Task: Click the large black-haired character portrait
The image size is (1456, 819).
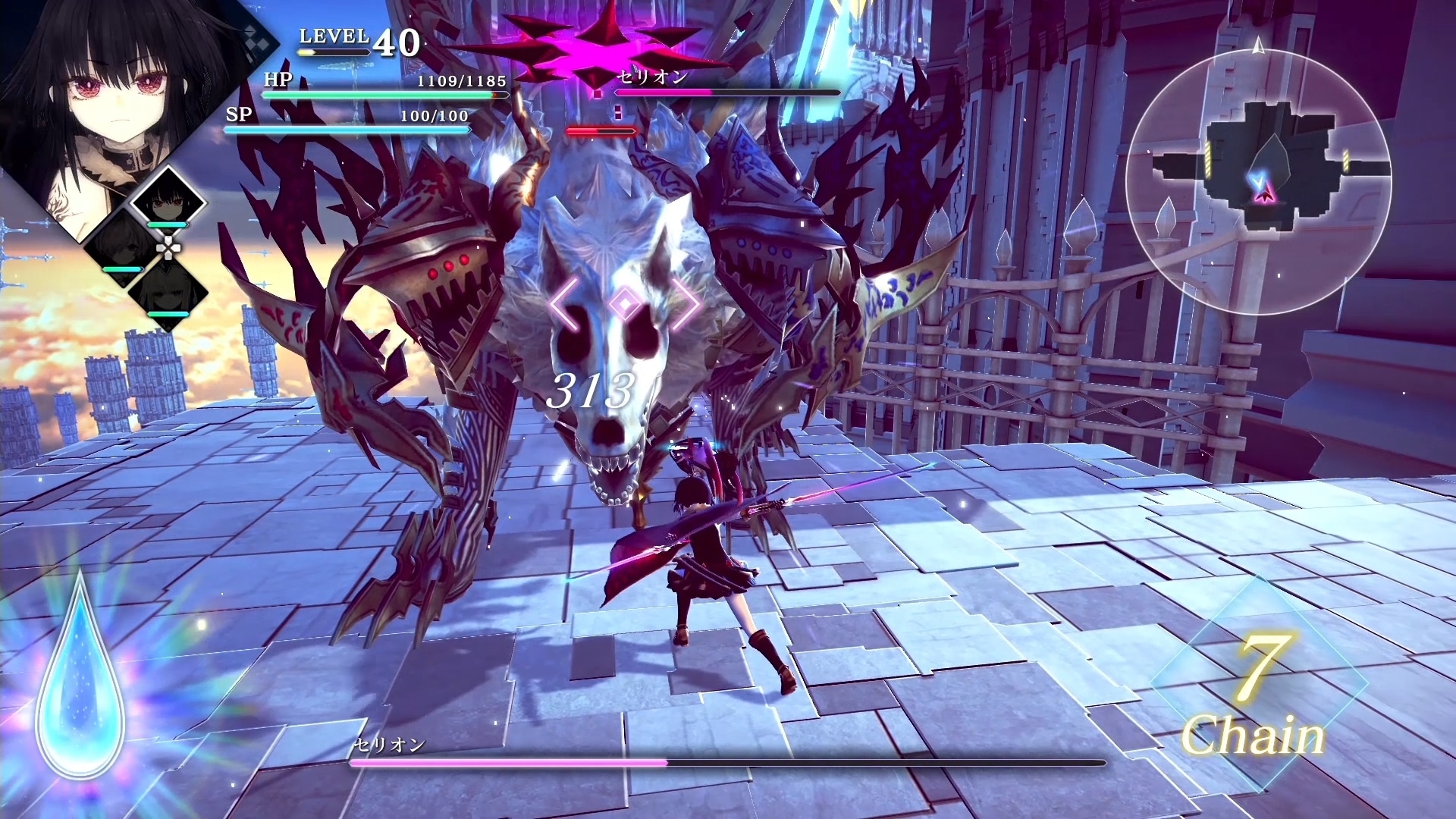Action: (x=99, y=114)
